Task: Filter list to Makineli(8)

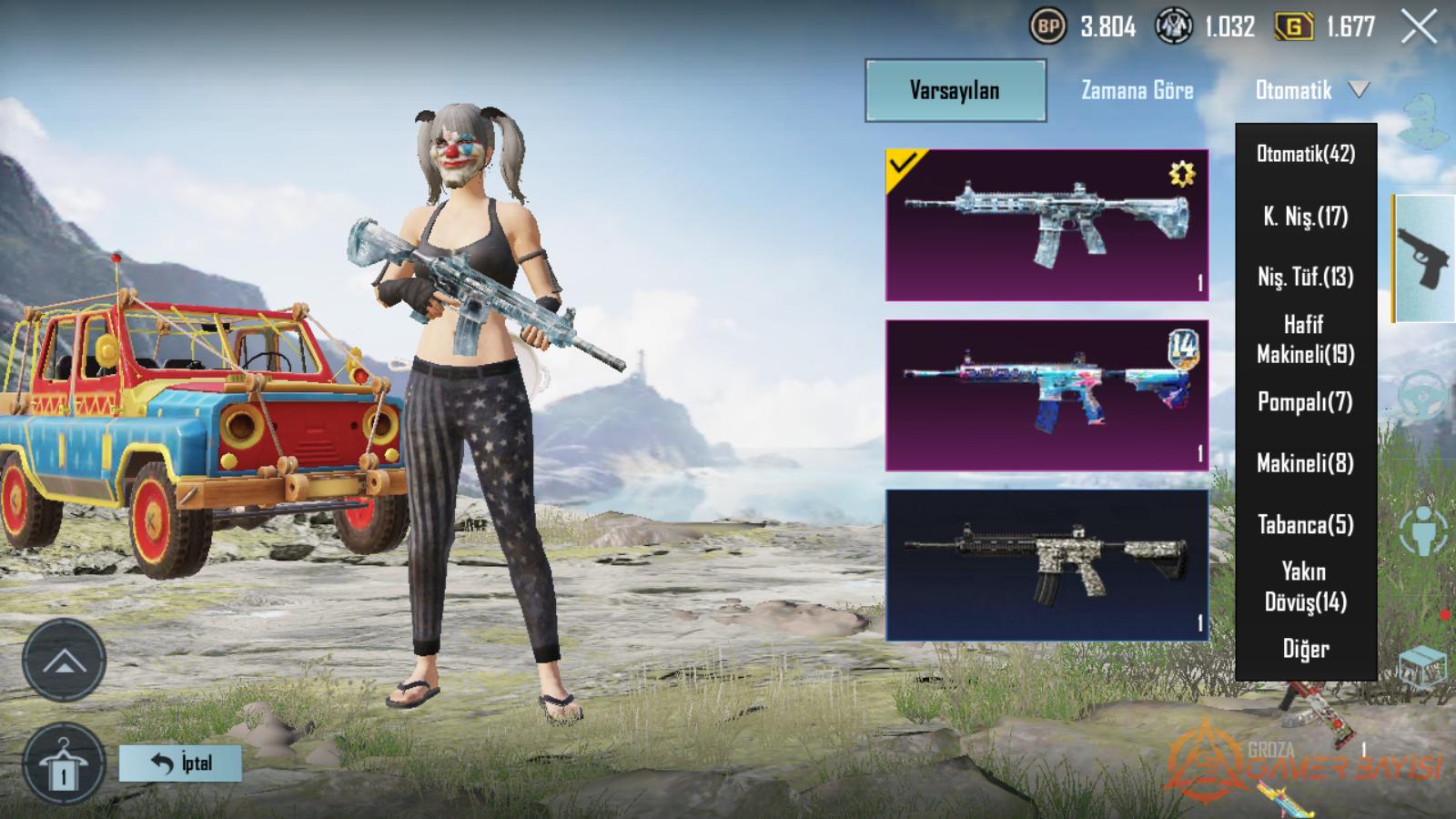Action: [x=1306, y=463]
